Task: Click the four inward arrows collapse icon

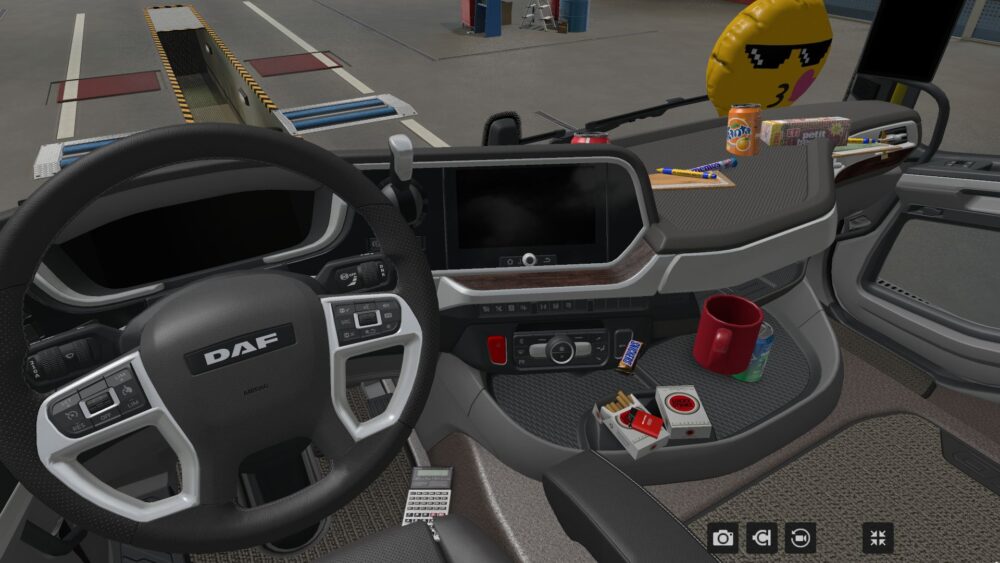Action: [x=878, y=538]
